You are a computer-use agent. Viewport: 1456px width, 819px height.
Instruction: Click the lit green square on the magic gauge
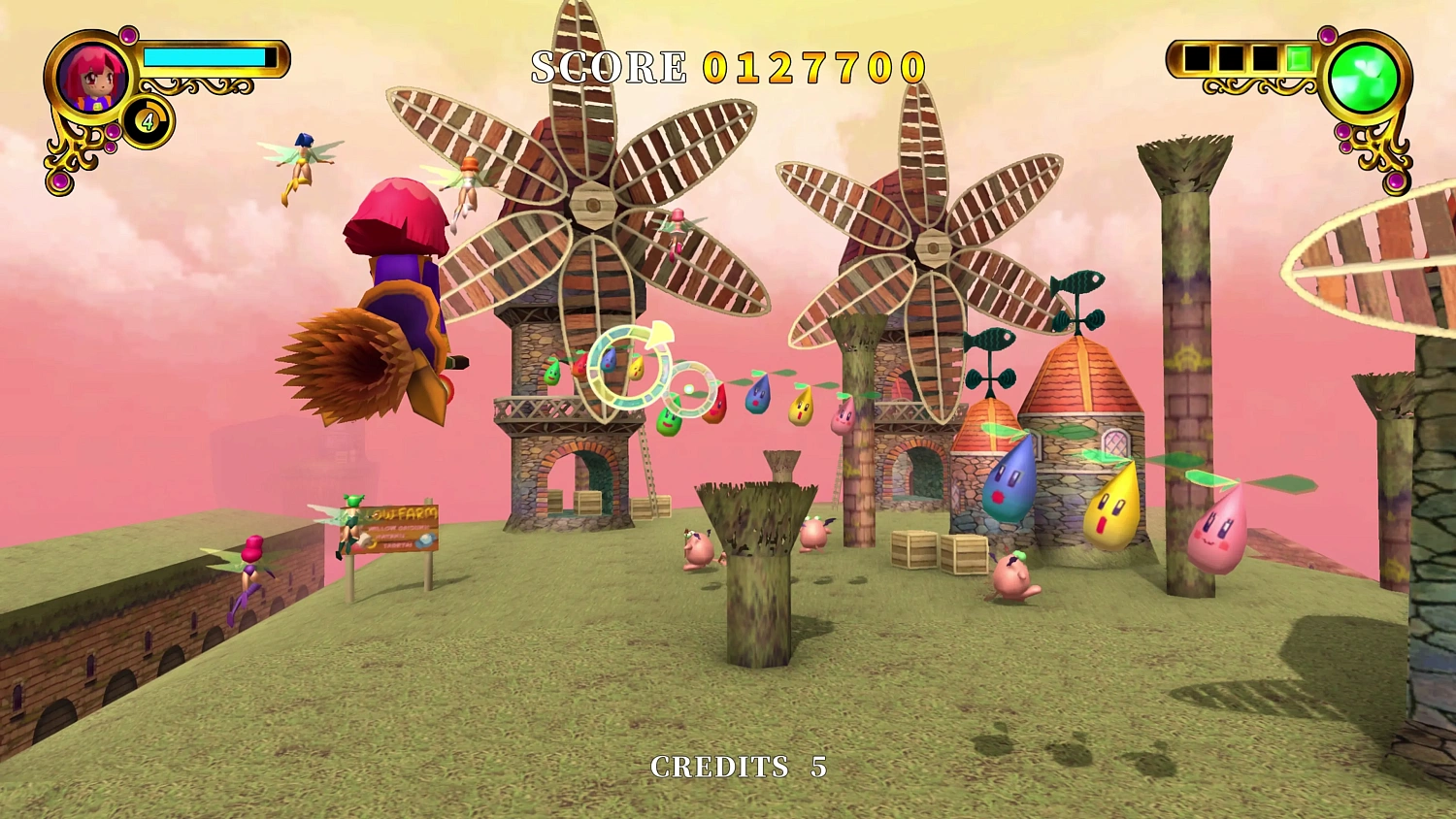coord(1300,57)
